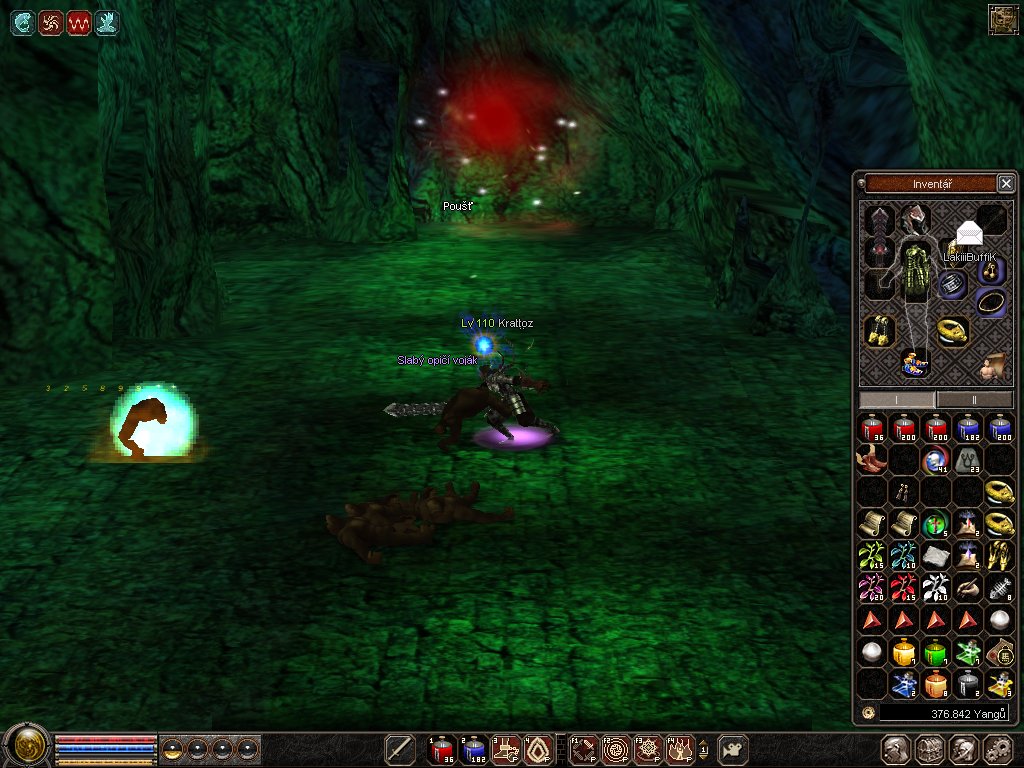This screenshot has width=1024, height=768.
Task: Open the minimap button in the top corner
Action: click(1003, 19)
